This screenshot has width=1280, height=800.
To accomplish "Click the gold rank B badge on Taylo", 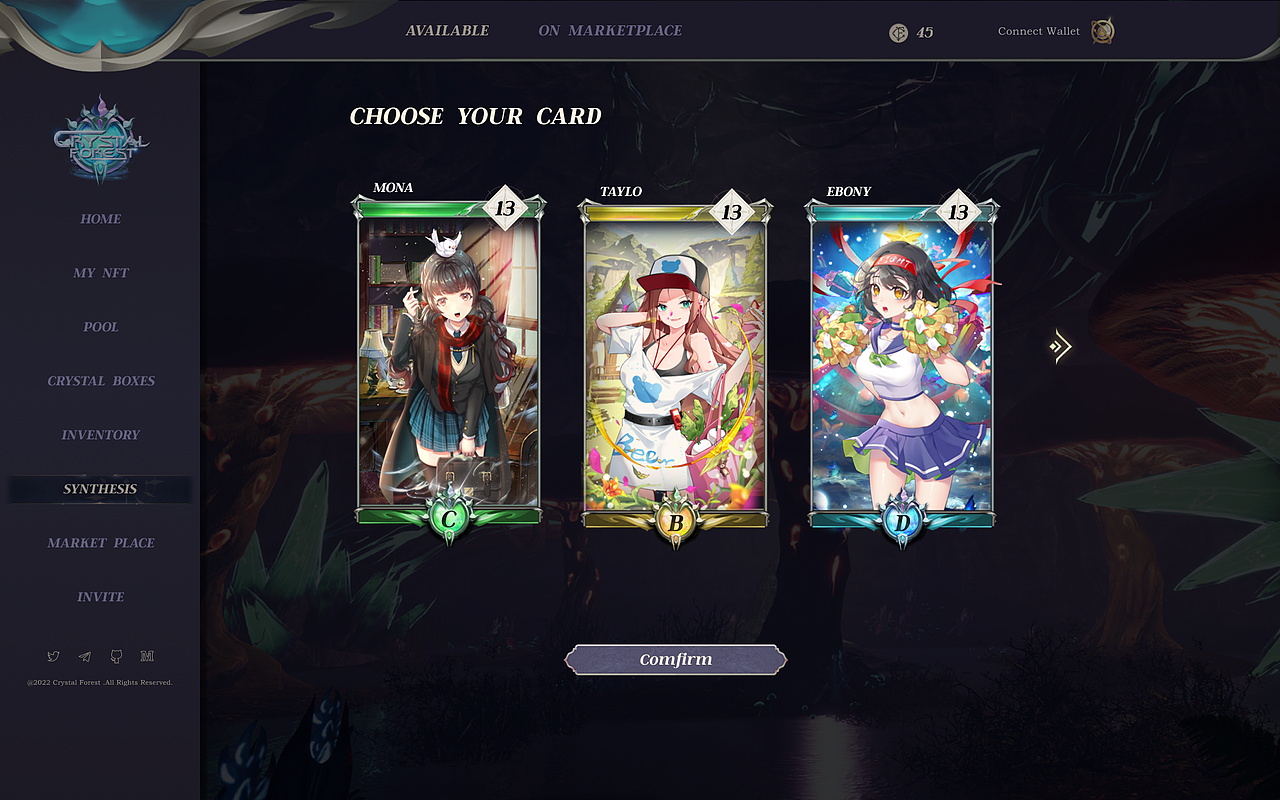I will point(674,521).
